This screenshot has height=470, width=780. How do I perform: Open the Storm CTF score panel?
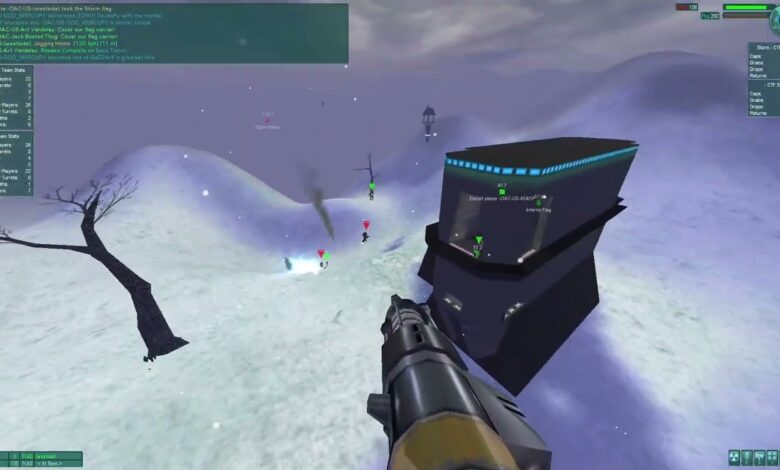763,60
